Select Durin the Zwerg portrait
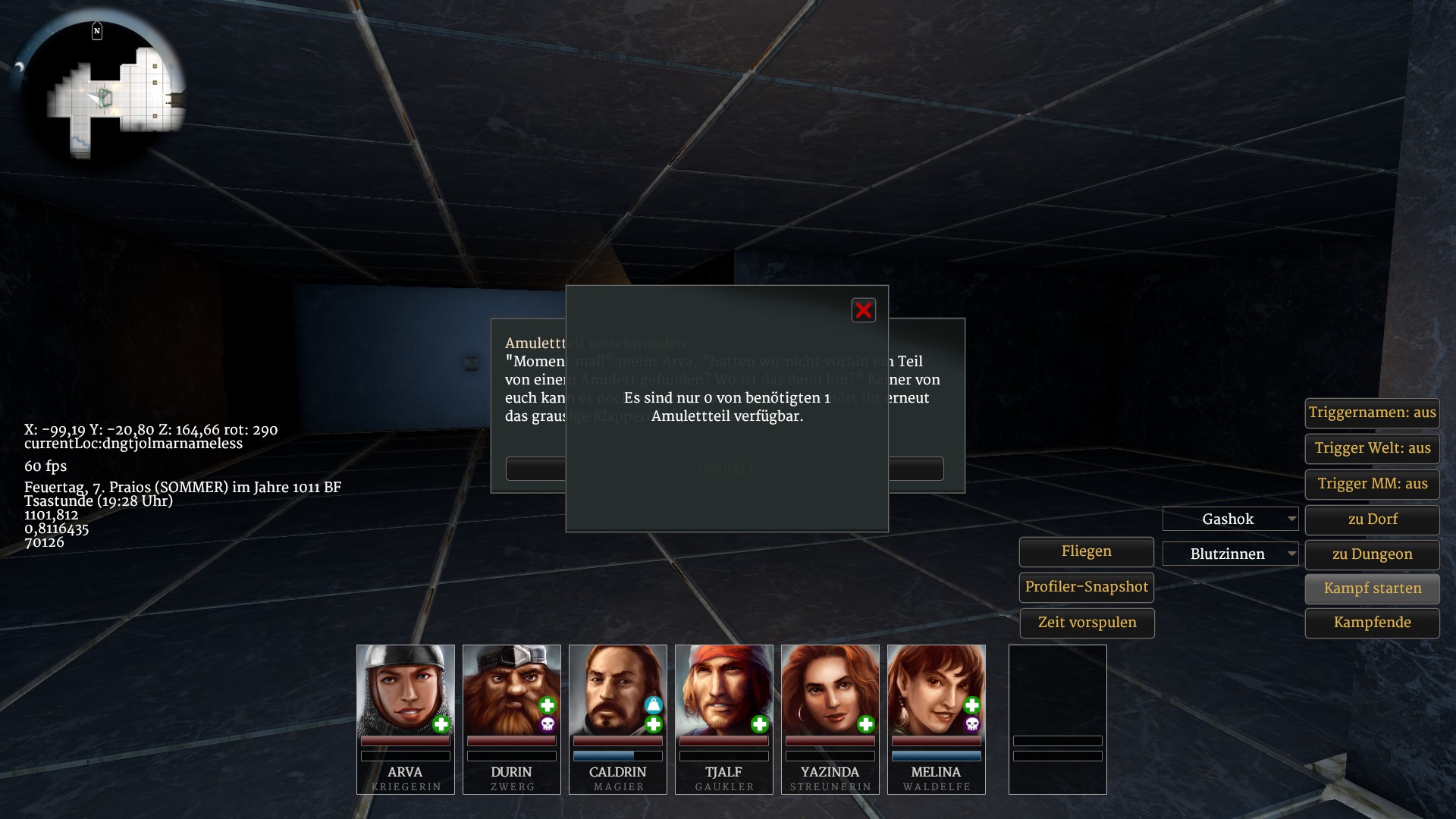 (x=511, y=690)
